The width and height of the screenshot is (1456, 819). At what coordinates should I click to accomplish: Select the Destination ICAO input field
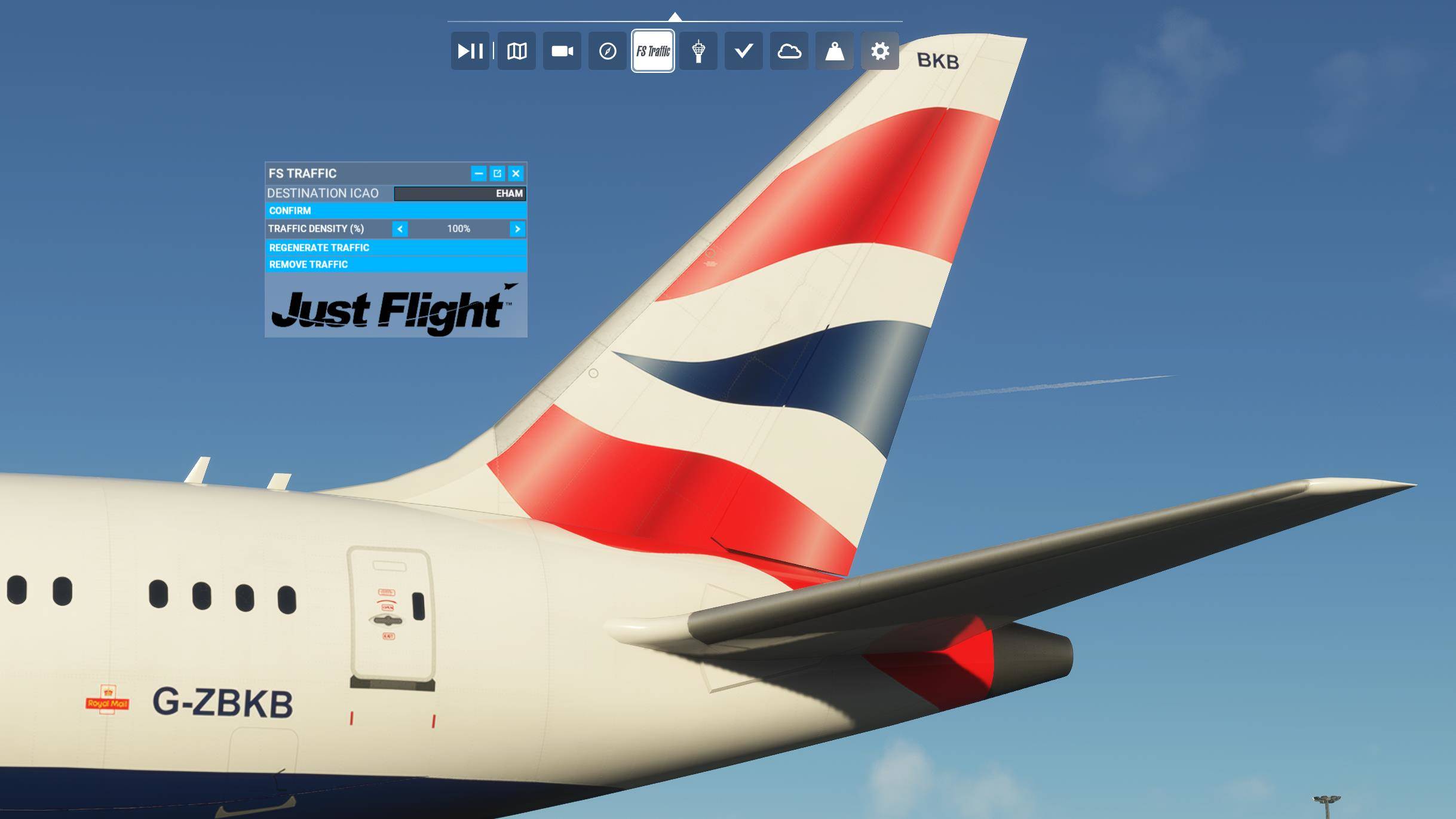click(x=459, y=194)
